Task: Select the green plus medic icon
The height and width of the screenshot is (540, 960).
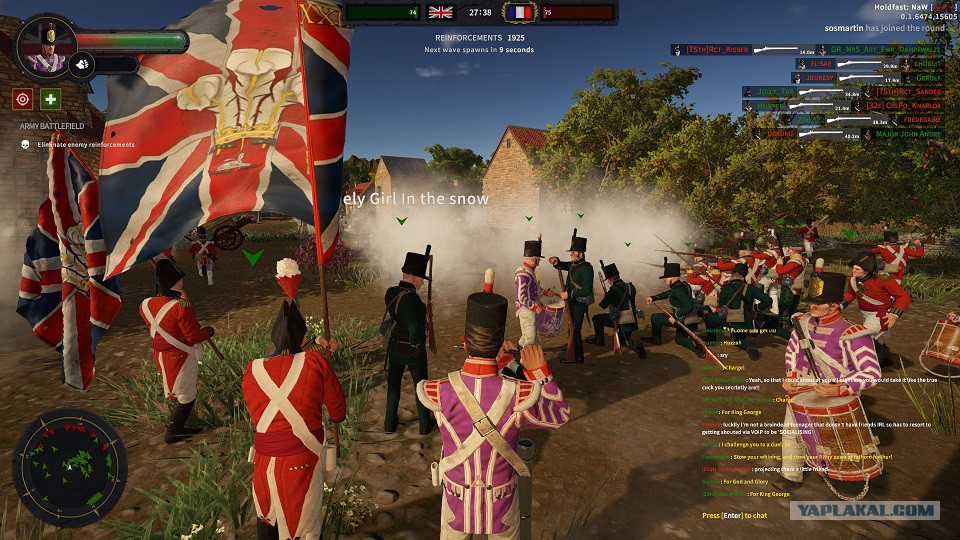Action: [x=50, y=99]
